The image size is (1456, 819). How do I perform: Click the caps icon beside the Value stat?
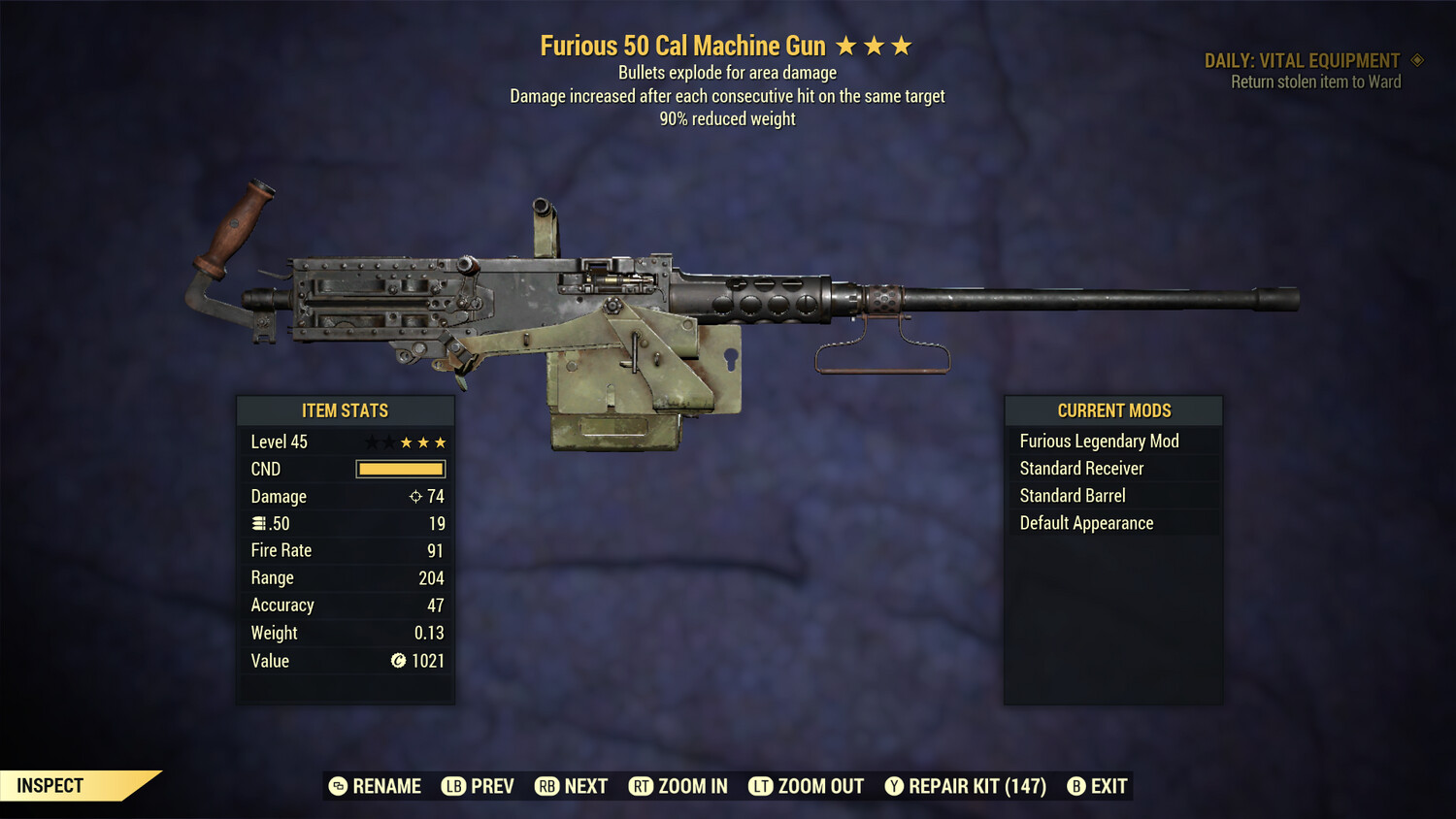coord(398,661)
